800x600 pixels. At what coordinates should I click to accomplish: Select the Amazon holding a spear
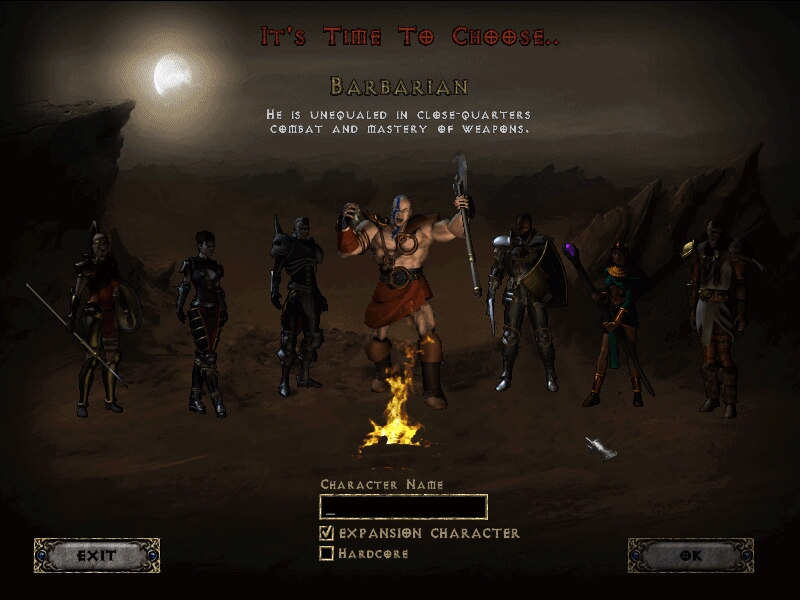(x=99, y=320)
